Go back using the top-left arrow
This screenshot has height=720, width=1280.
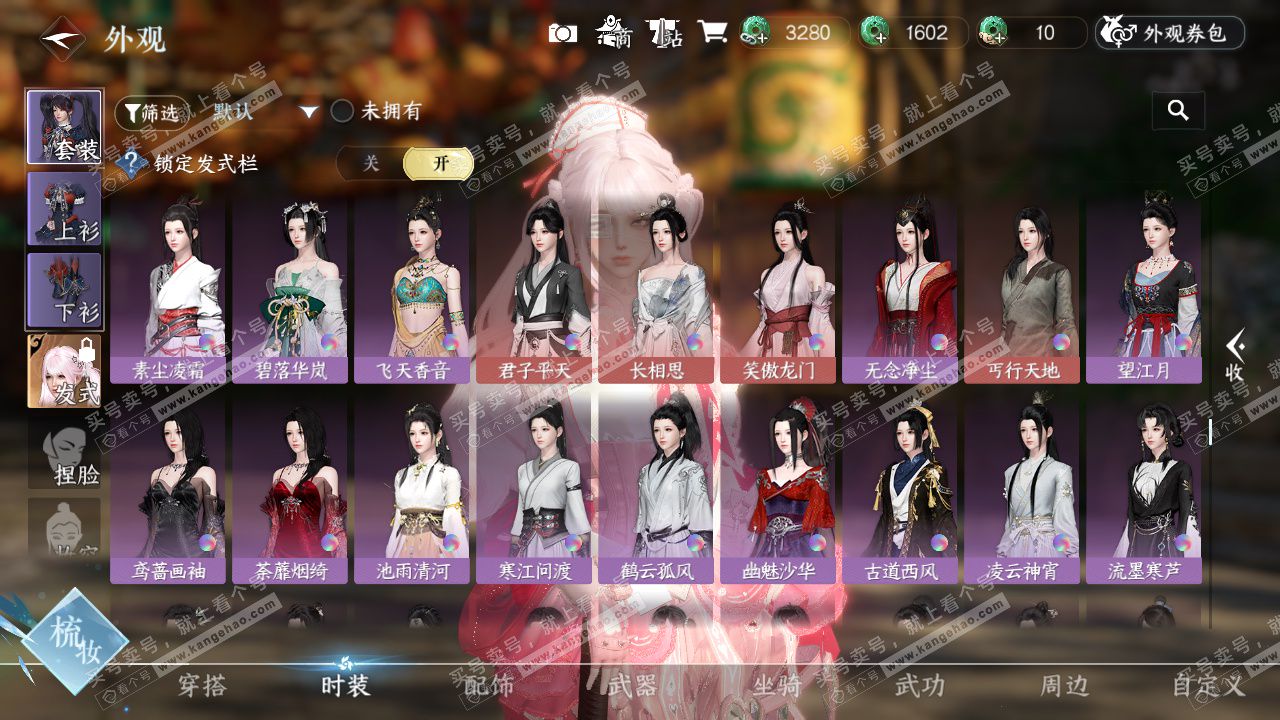[62, 39]
